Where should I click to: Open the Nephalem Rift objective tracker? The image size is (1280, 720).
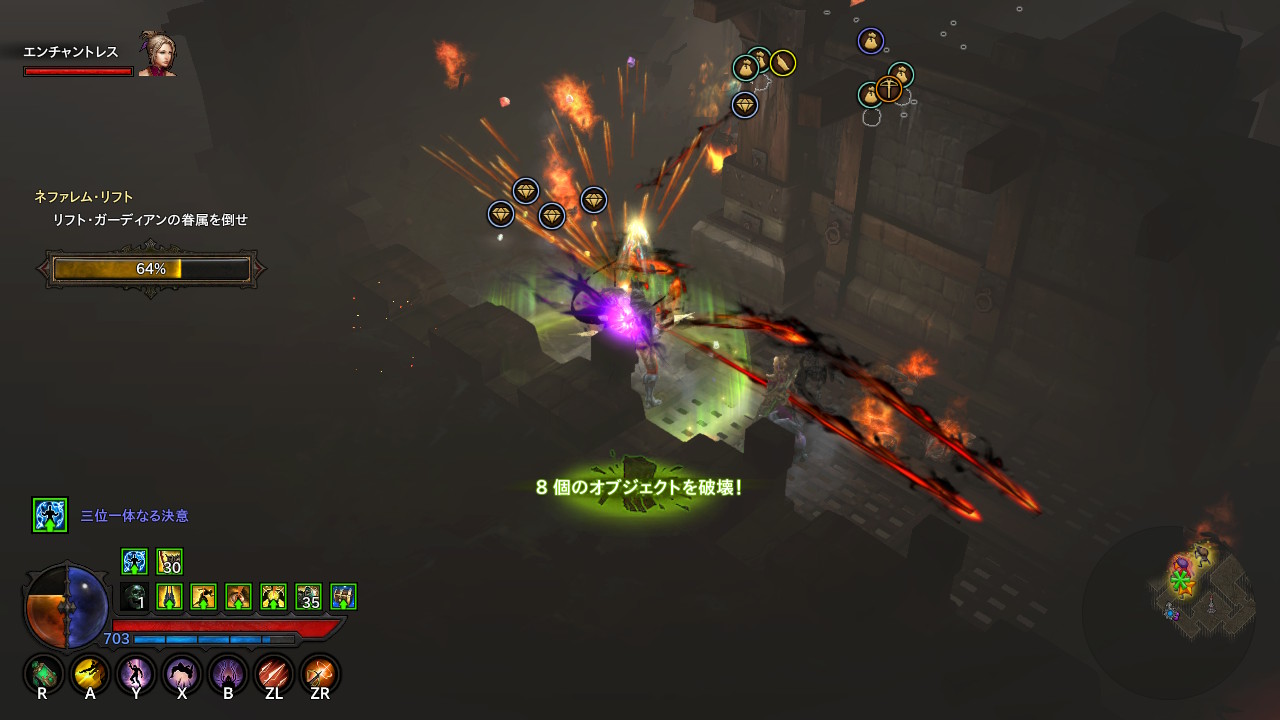pyautogui.click(x=84, y=197)
